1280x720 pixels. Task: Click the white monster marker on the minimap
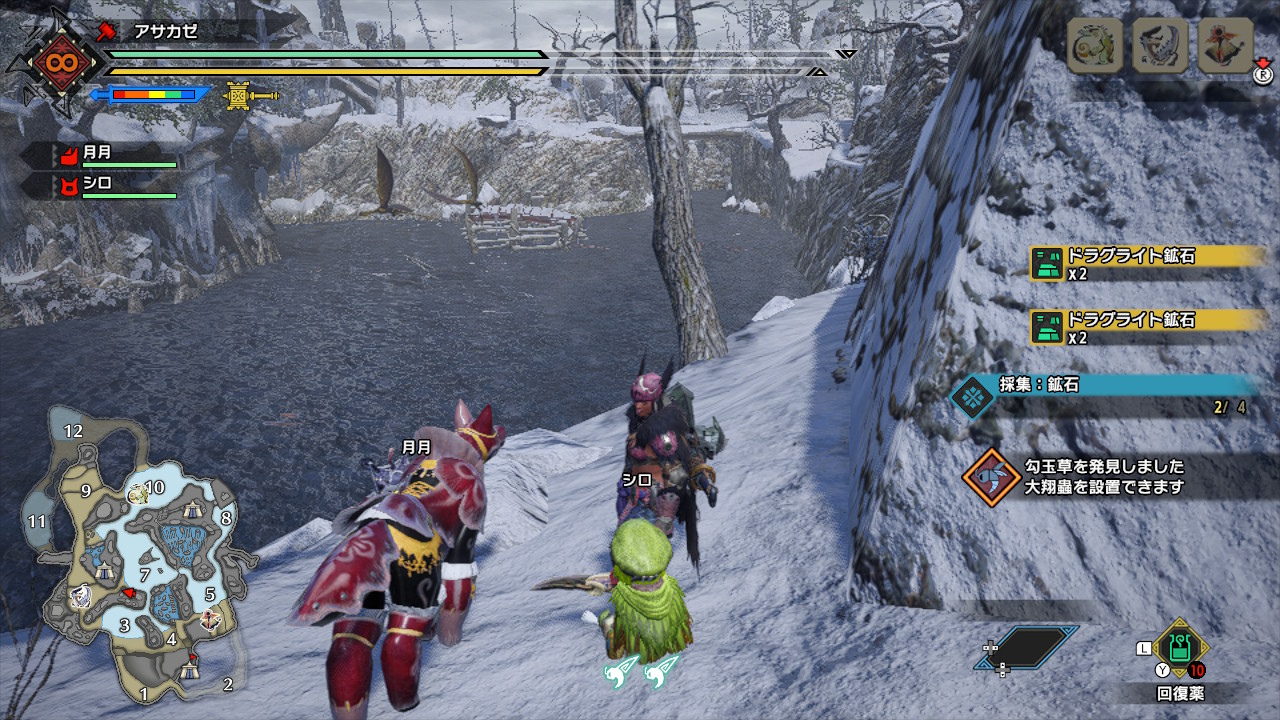pyautogui.click(x=80, y=597)
